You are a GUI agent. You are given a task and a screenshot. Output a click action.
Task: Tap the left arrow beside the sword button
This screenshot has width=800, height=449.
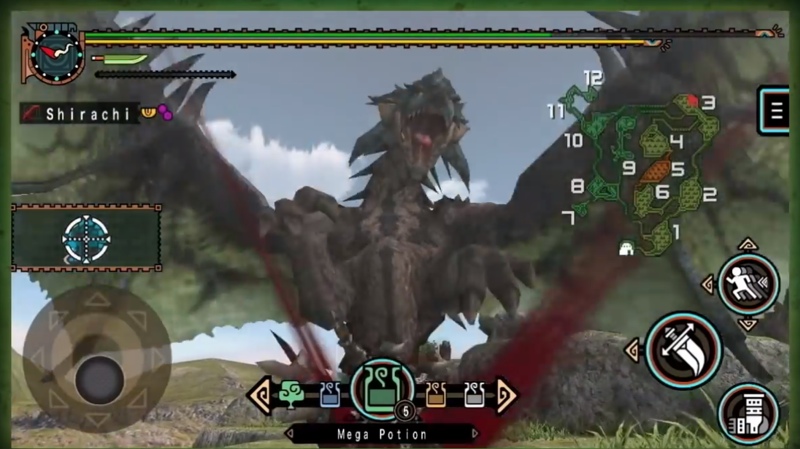tap(633, 350)
